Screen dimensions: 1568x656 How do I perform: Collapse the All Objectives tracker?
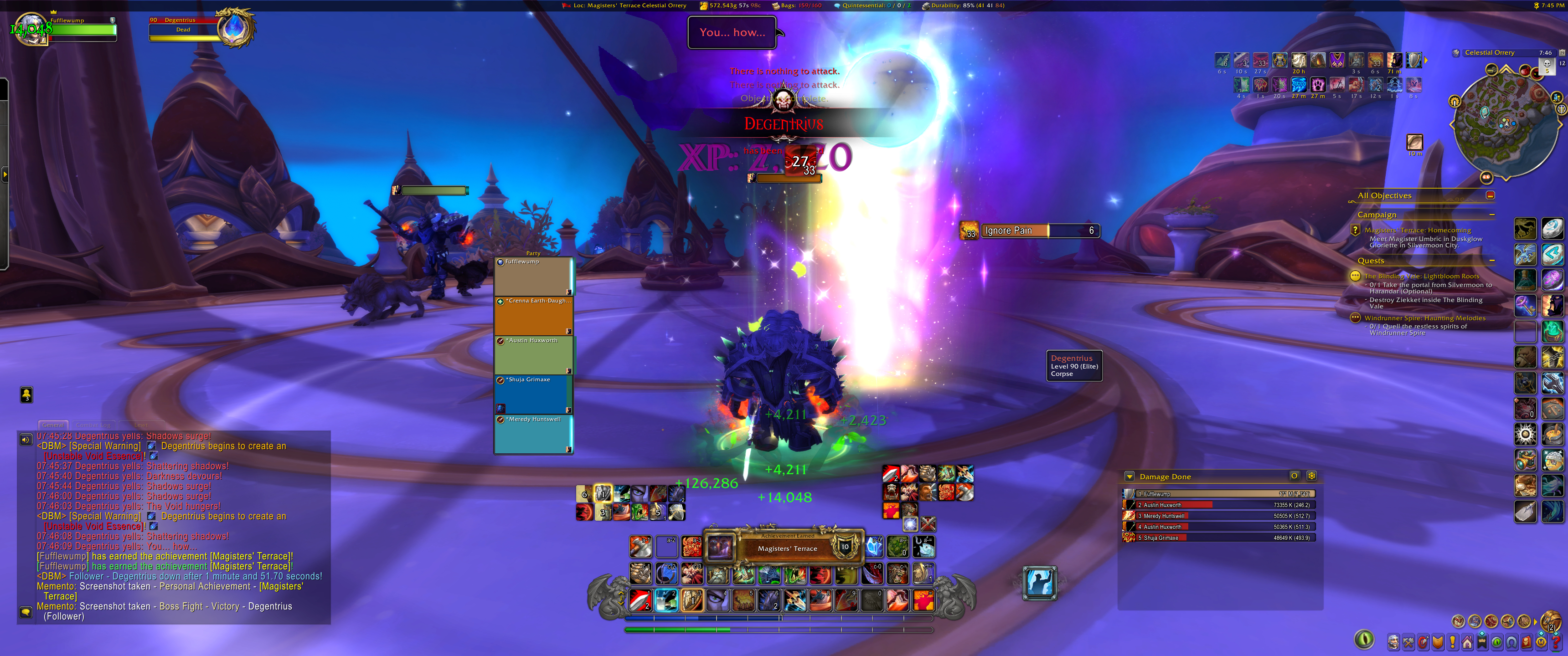coord(1490,195)
